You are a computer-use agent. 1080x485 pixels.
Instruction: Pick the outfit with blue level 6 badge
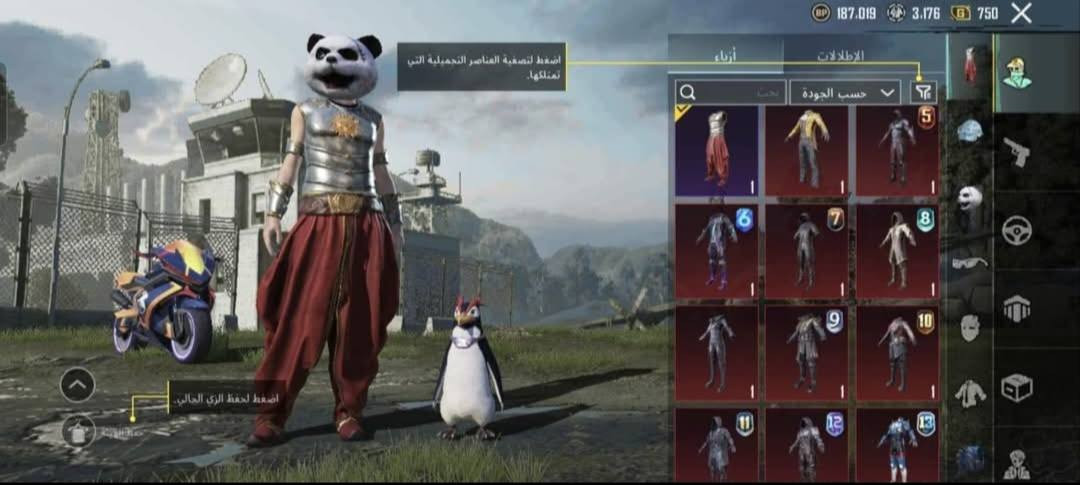[716, 250]
